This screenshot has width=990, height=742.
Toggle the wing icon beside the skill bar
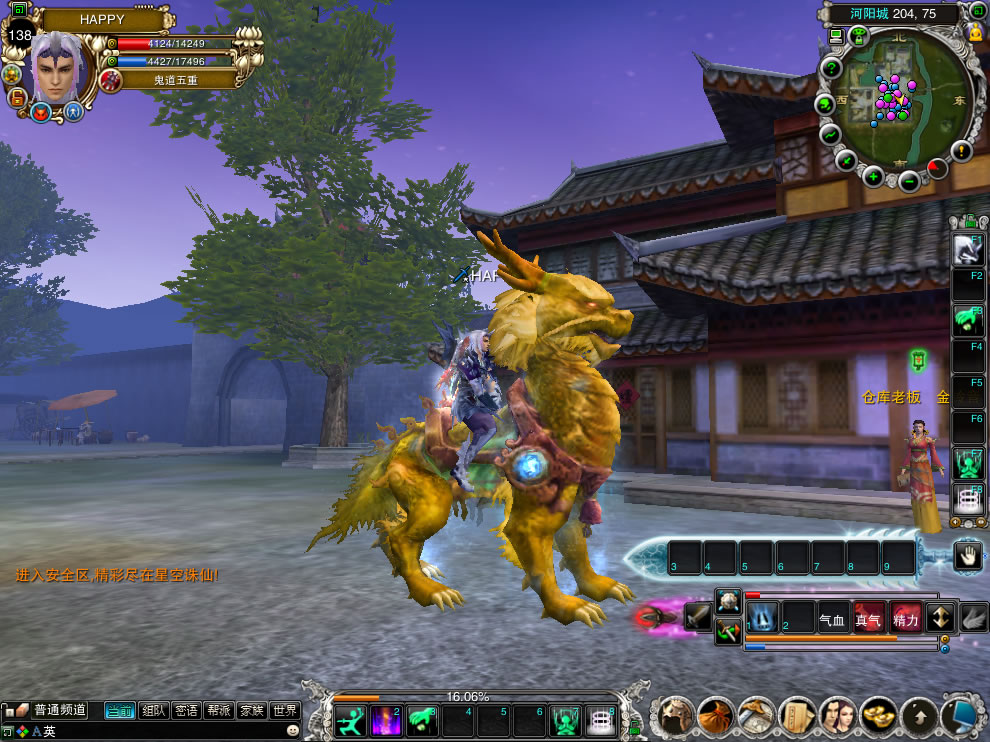974,618
